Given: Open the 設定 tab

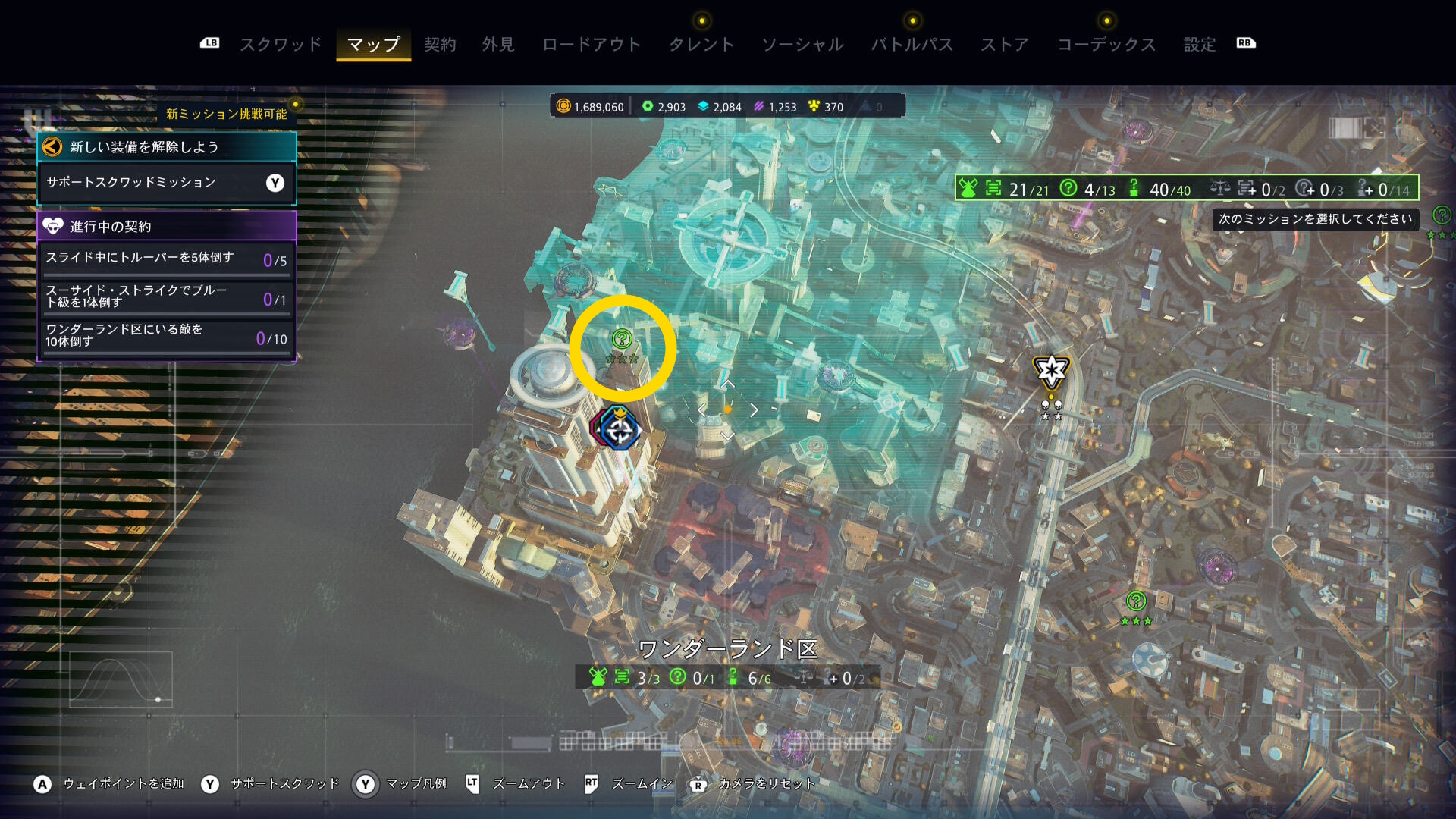Looking at the screenshot, I should coord(1200,45).
